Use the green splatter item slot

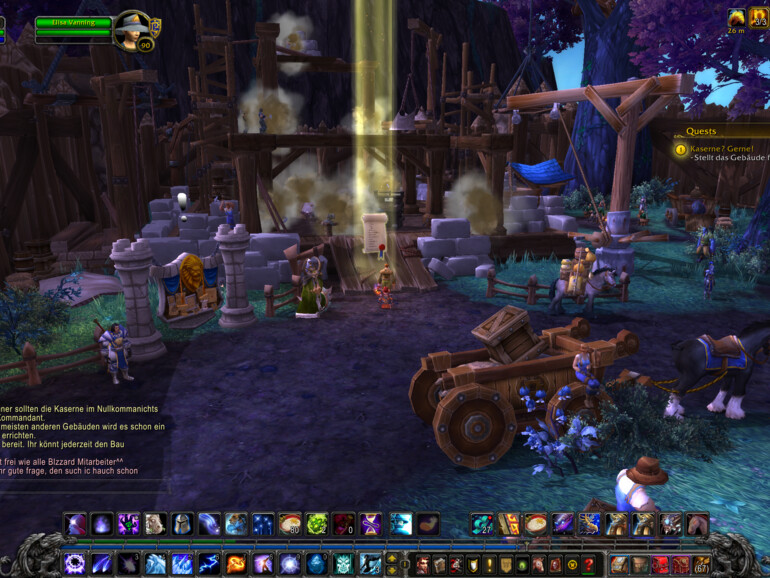317,524
